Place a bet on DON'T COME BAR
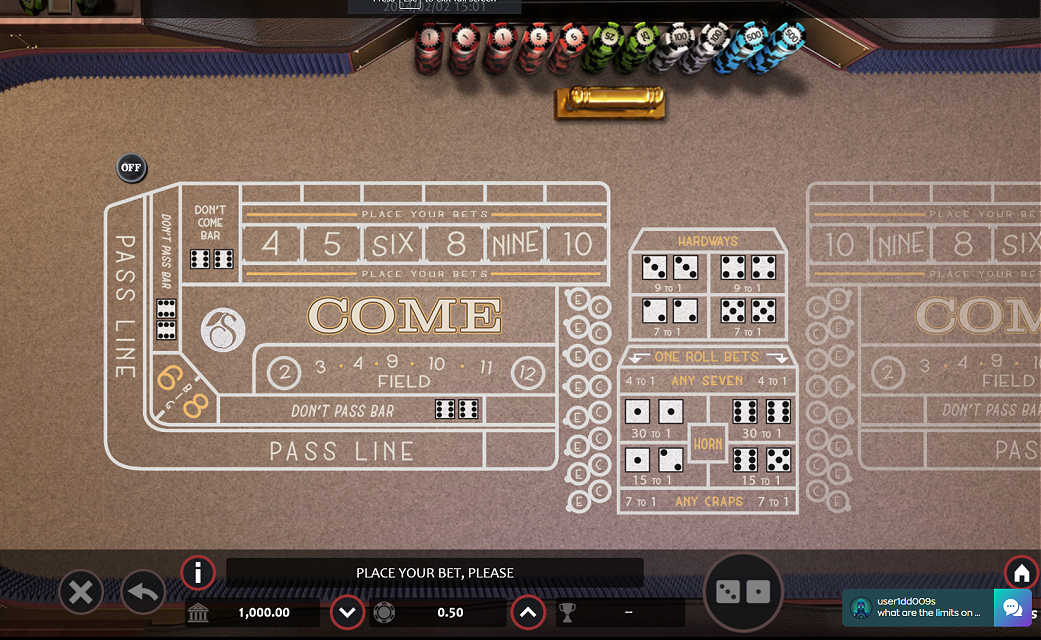The image size is (1041, 640). tap(210, 235)
